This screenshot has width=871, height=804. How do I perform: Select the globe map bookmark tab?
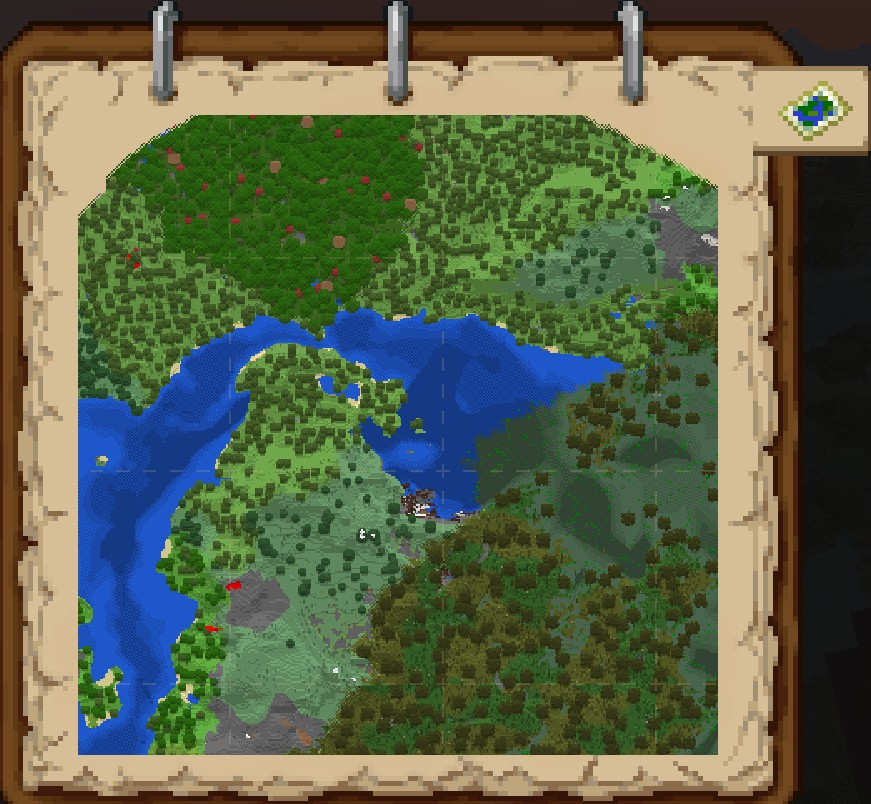(x=817, y=109)
